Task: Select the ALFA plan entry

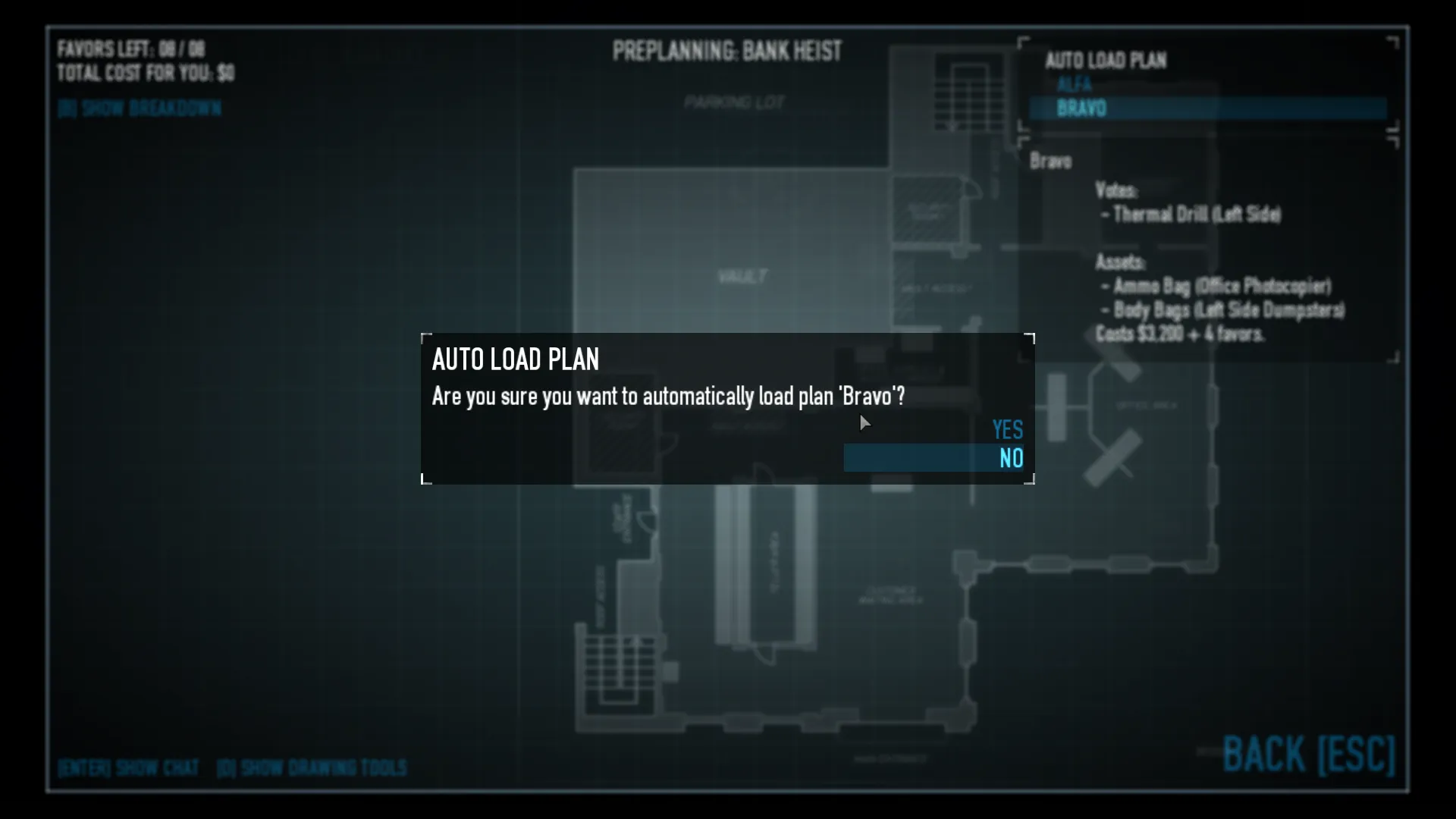Action: click(1074, 84)
